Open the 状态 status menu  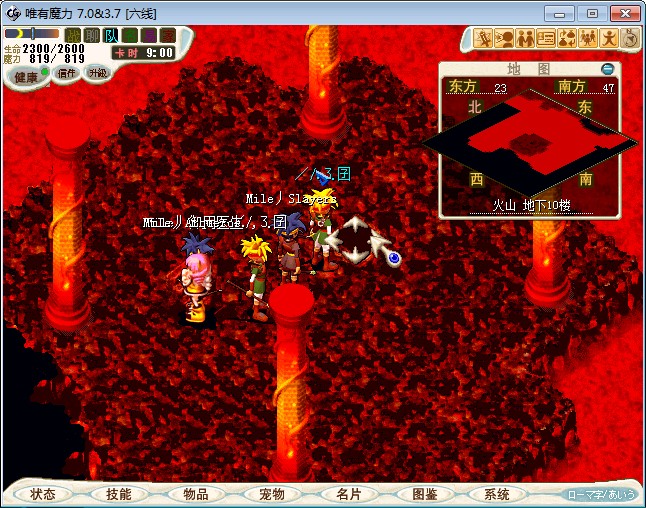(x=43, y=494)
